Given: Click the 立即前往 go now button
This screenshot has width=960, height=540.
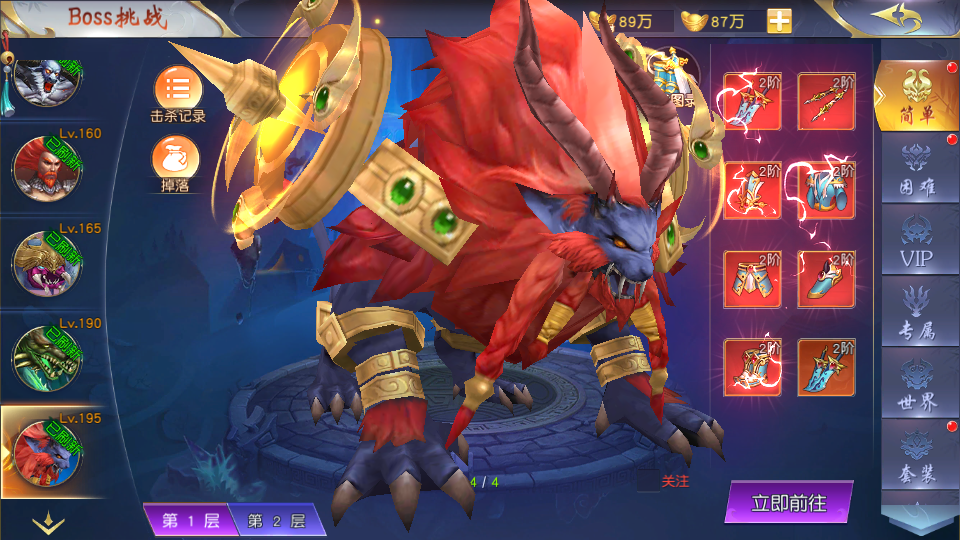Looking at the screenshot, I should [x=789, y=502].
